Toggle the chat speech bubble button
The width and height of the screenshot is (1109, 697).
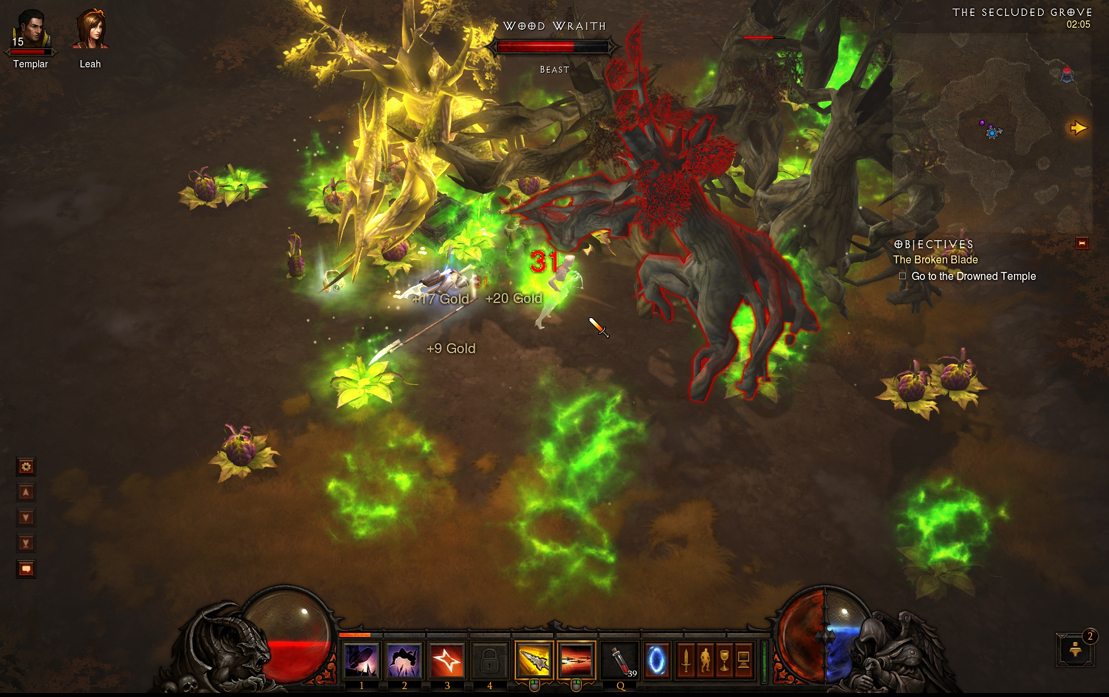[26, 569]
